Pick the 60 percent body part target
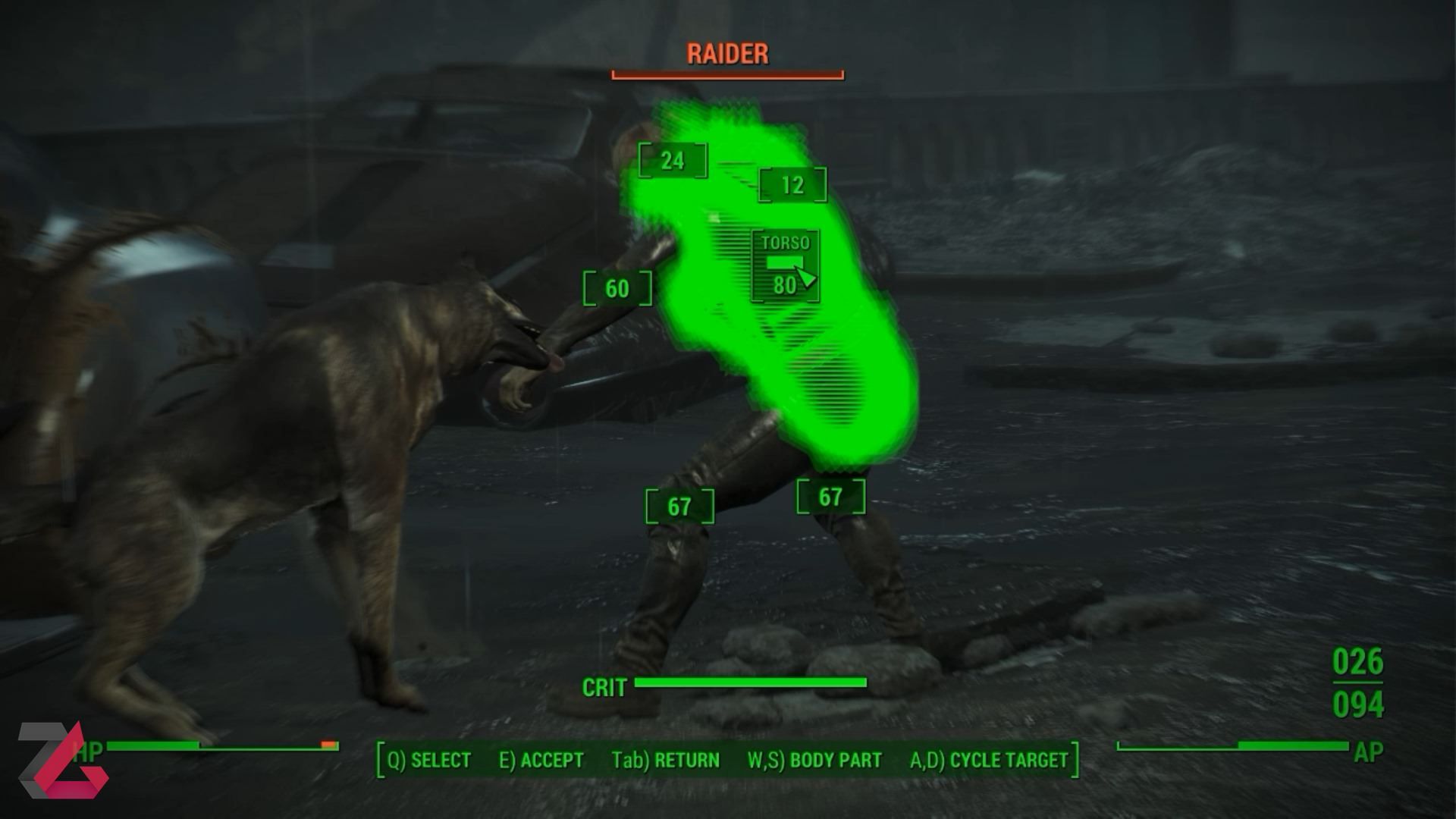The image size is (1456, 819). (x=617, y=289)
